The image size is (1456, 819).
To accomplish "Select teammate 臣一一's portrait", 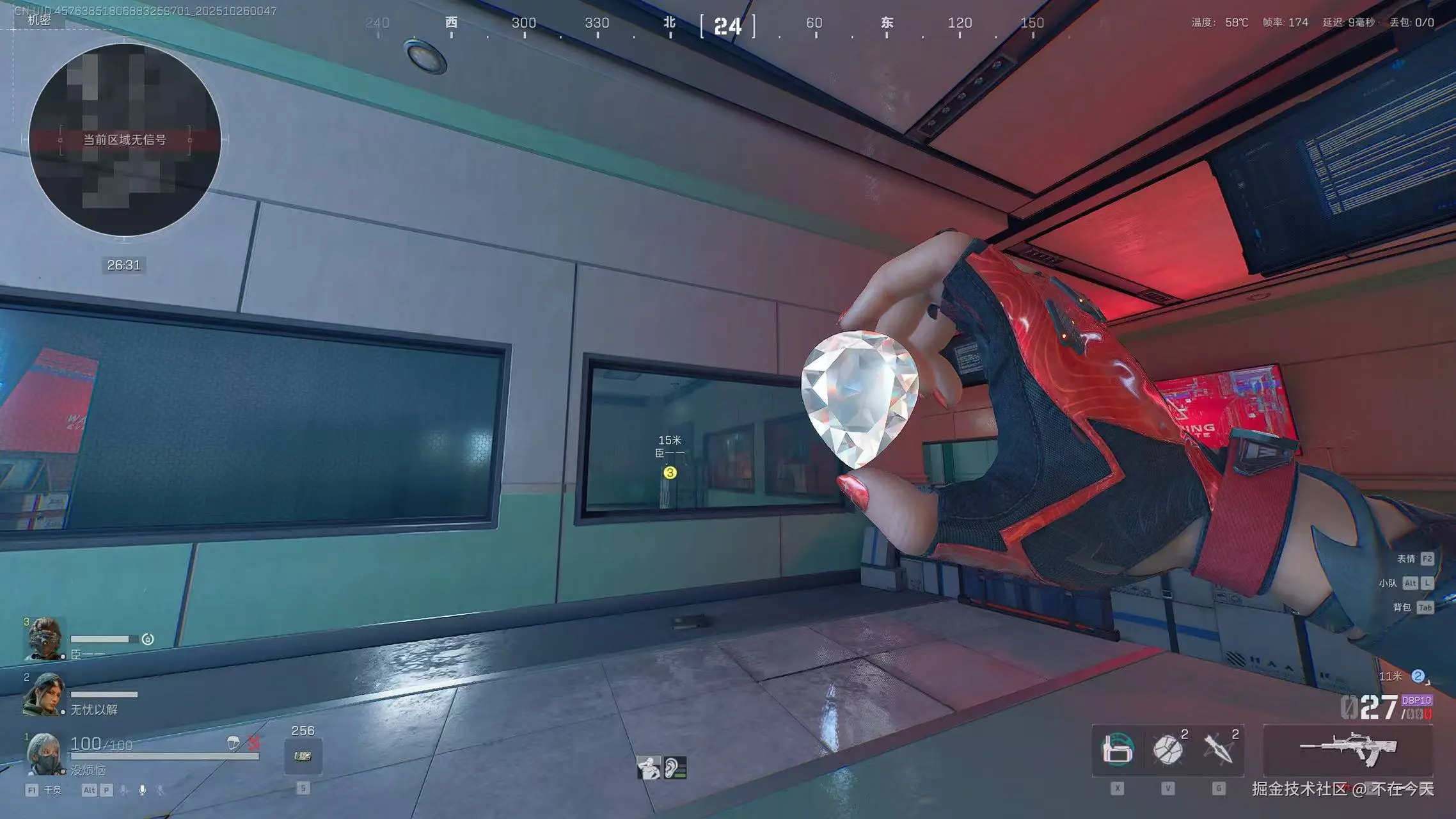I will [x=45, y=639].
